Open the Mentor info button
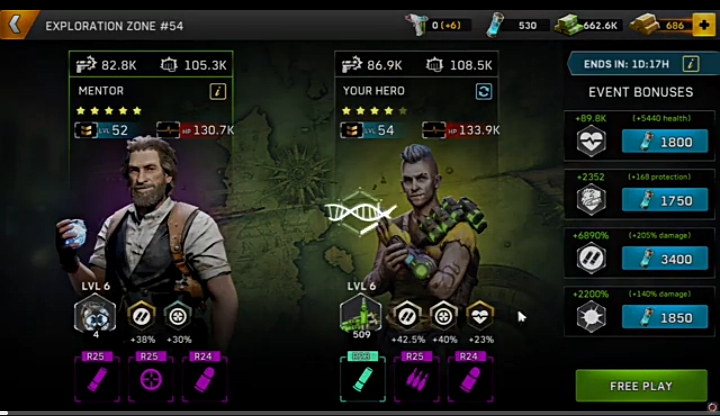Screen dimensions: 720x416 click(x=218, y=91)
